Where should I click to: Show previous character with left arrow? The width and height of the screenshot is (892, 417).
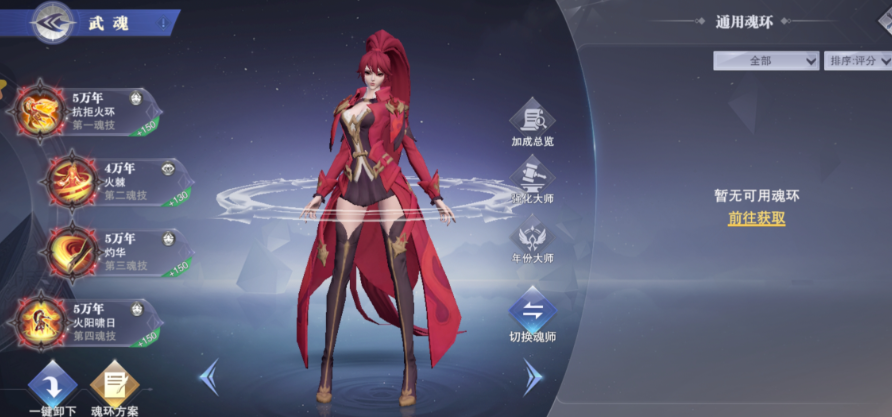point(210,377)
